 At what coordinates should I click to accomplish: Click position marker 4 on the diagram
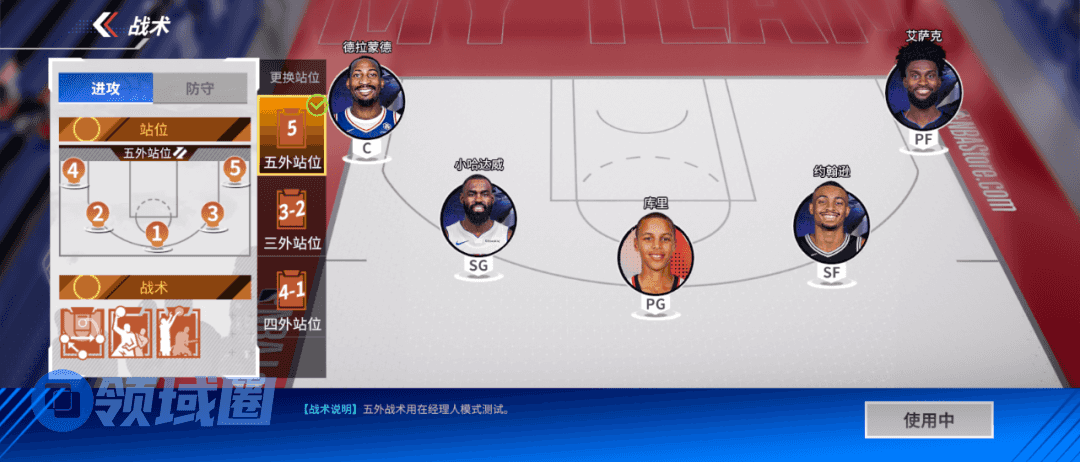[x=72, y=170]
